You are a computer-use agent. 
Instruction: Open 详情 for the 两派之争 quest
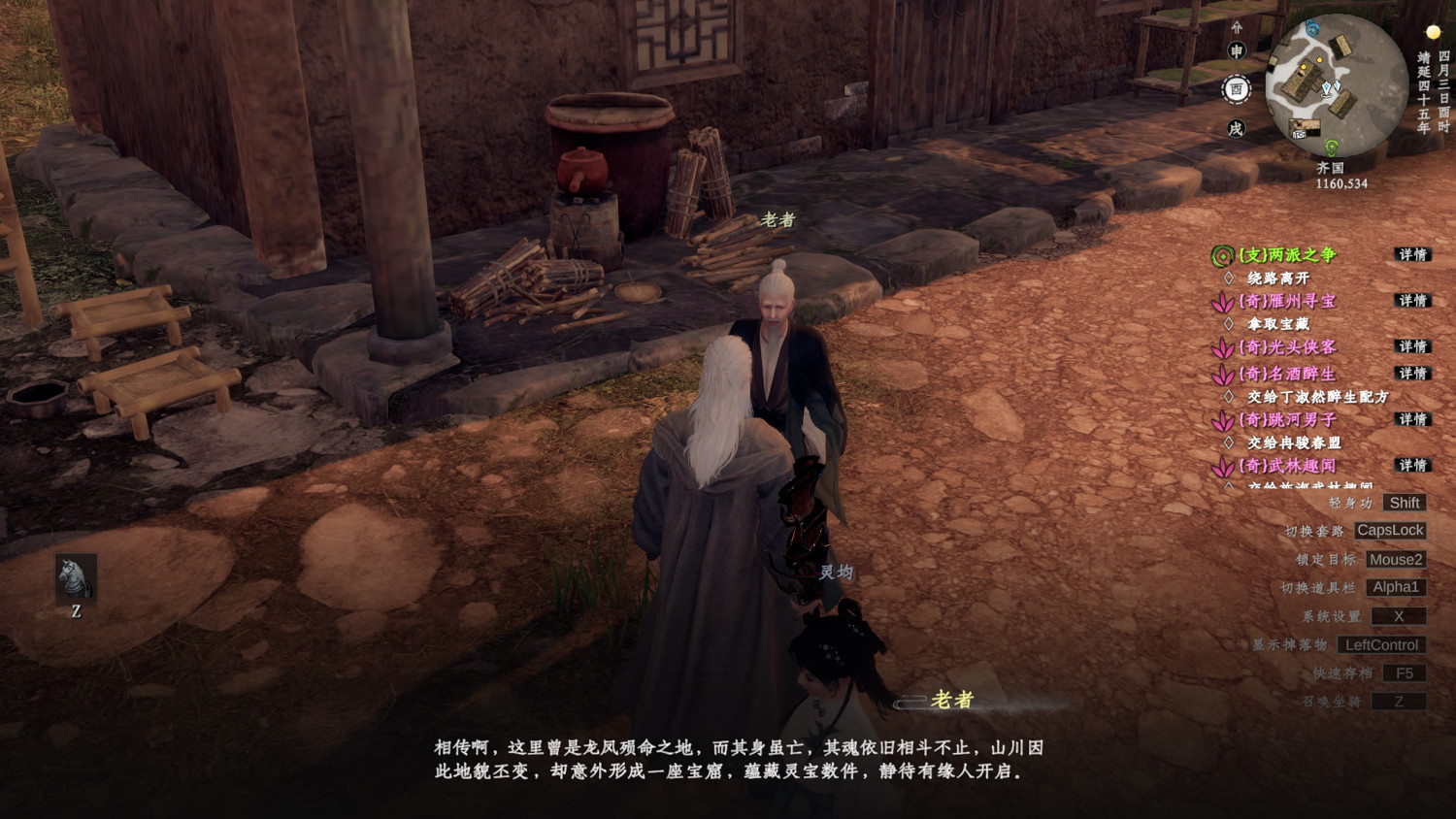point(1412,255)
